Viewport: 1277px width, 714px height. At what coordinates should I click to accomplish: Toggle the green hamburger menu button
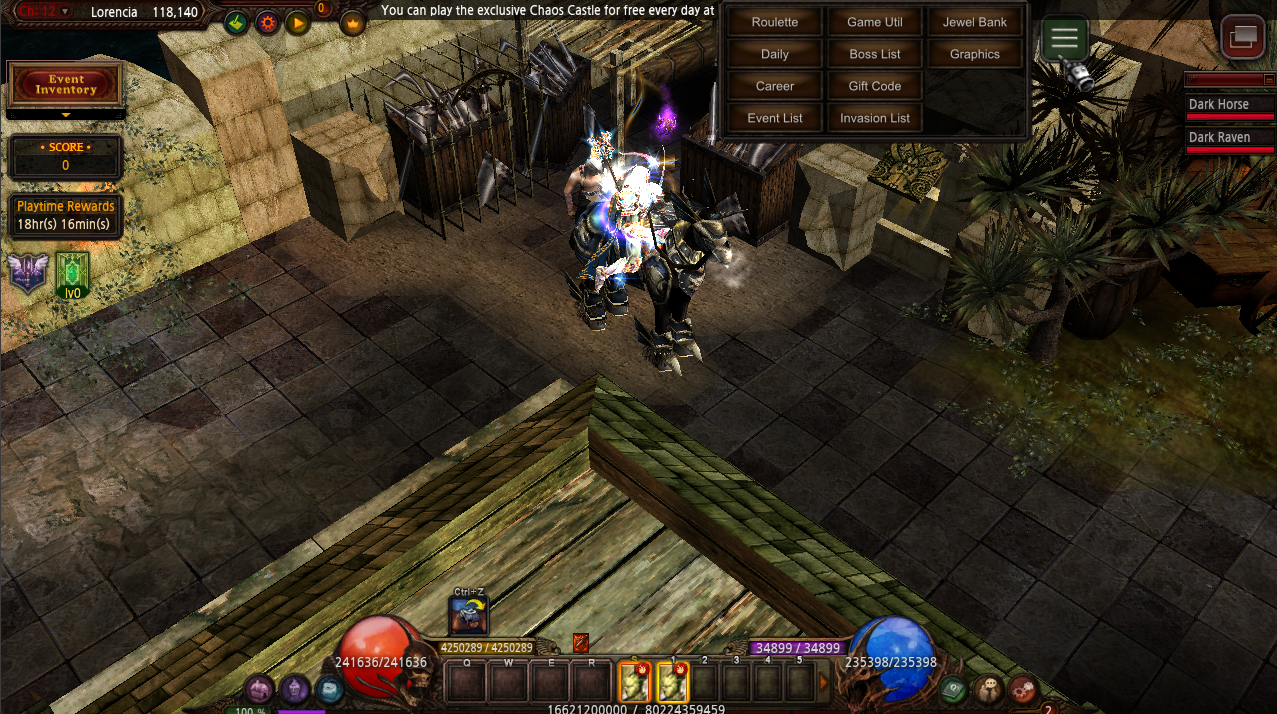coord(1065,39)
